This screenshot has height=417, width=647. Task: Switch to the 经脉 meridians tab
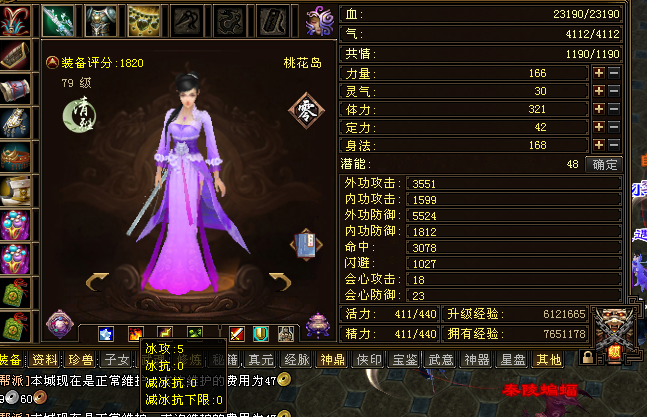296,360
